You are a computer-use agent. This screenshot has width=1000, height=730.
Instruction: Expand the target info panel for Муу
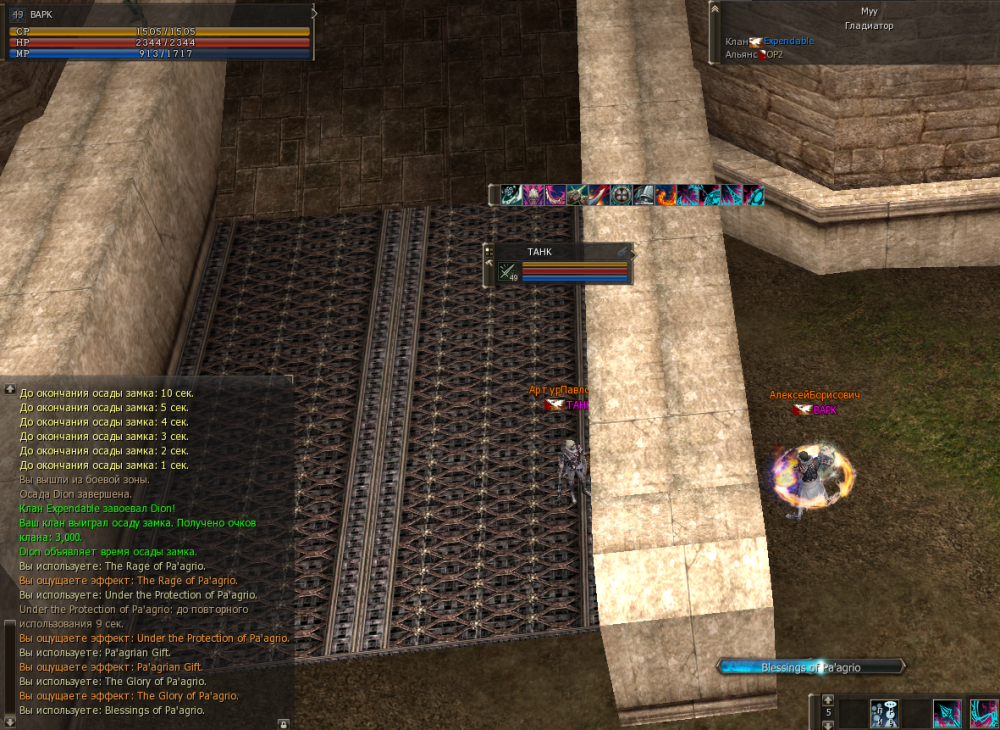click(715, 10)
